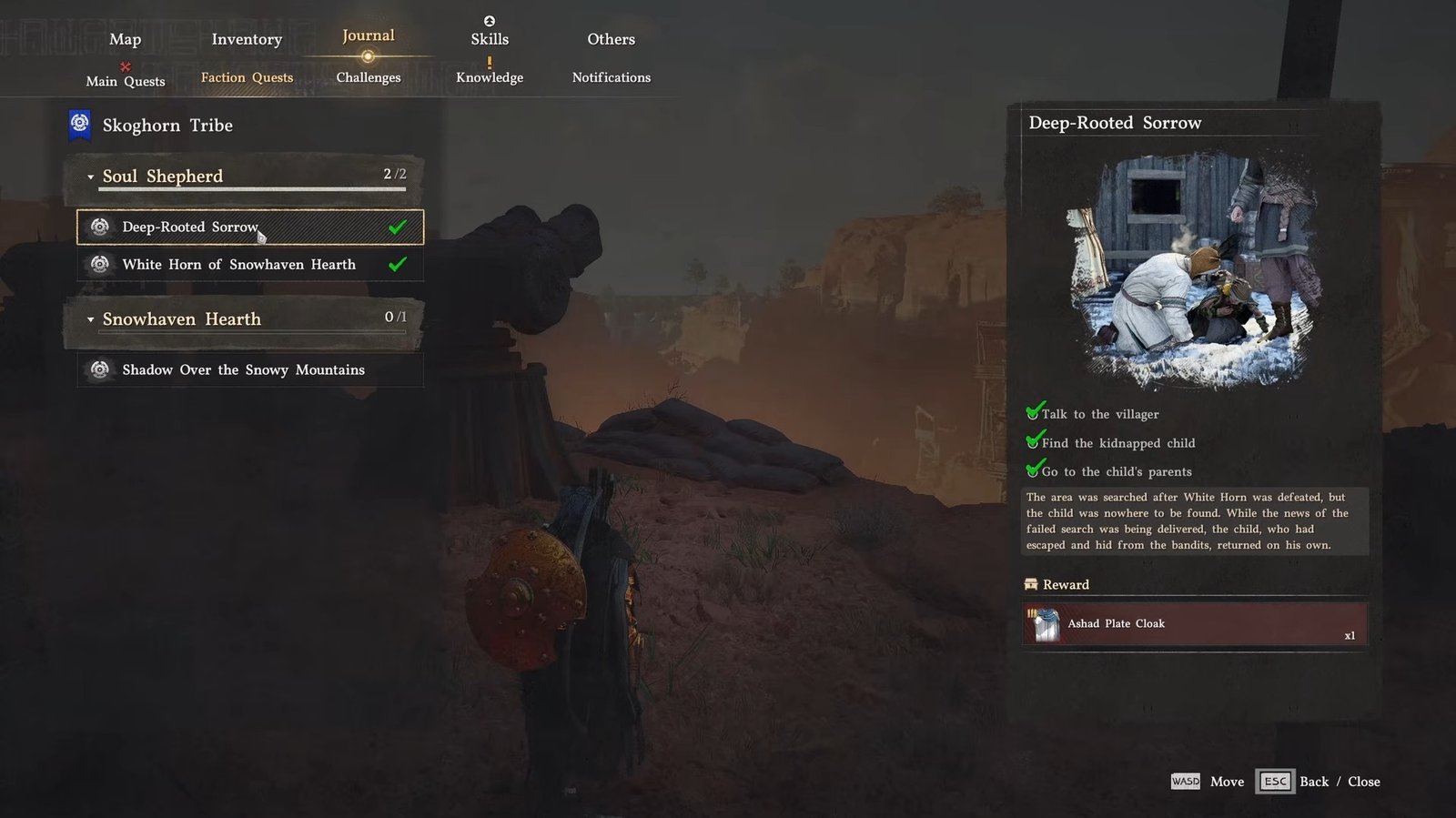This screenshot has height=818, width=1456.
Task: Show the Notifications sub-tab
Action: pos(611,77)
